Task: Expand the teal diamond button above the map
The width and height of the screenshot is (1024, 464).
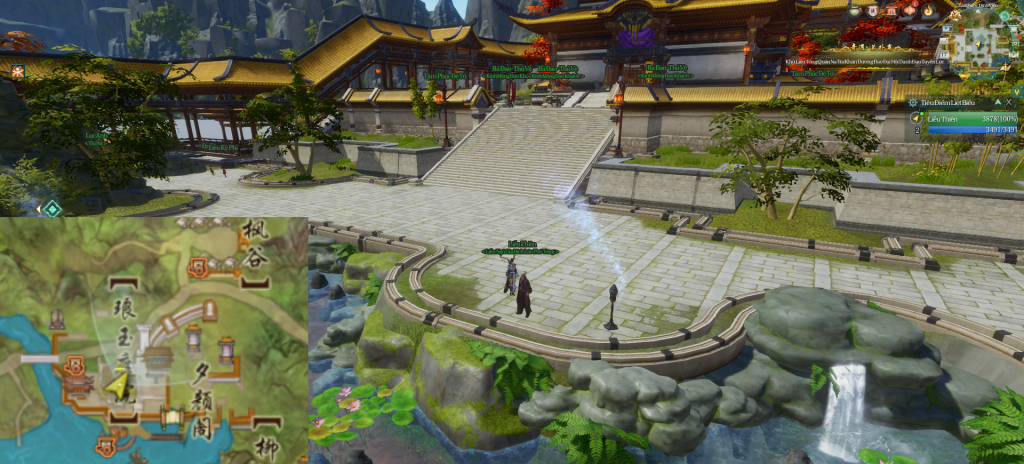Action: 52,208
